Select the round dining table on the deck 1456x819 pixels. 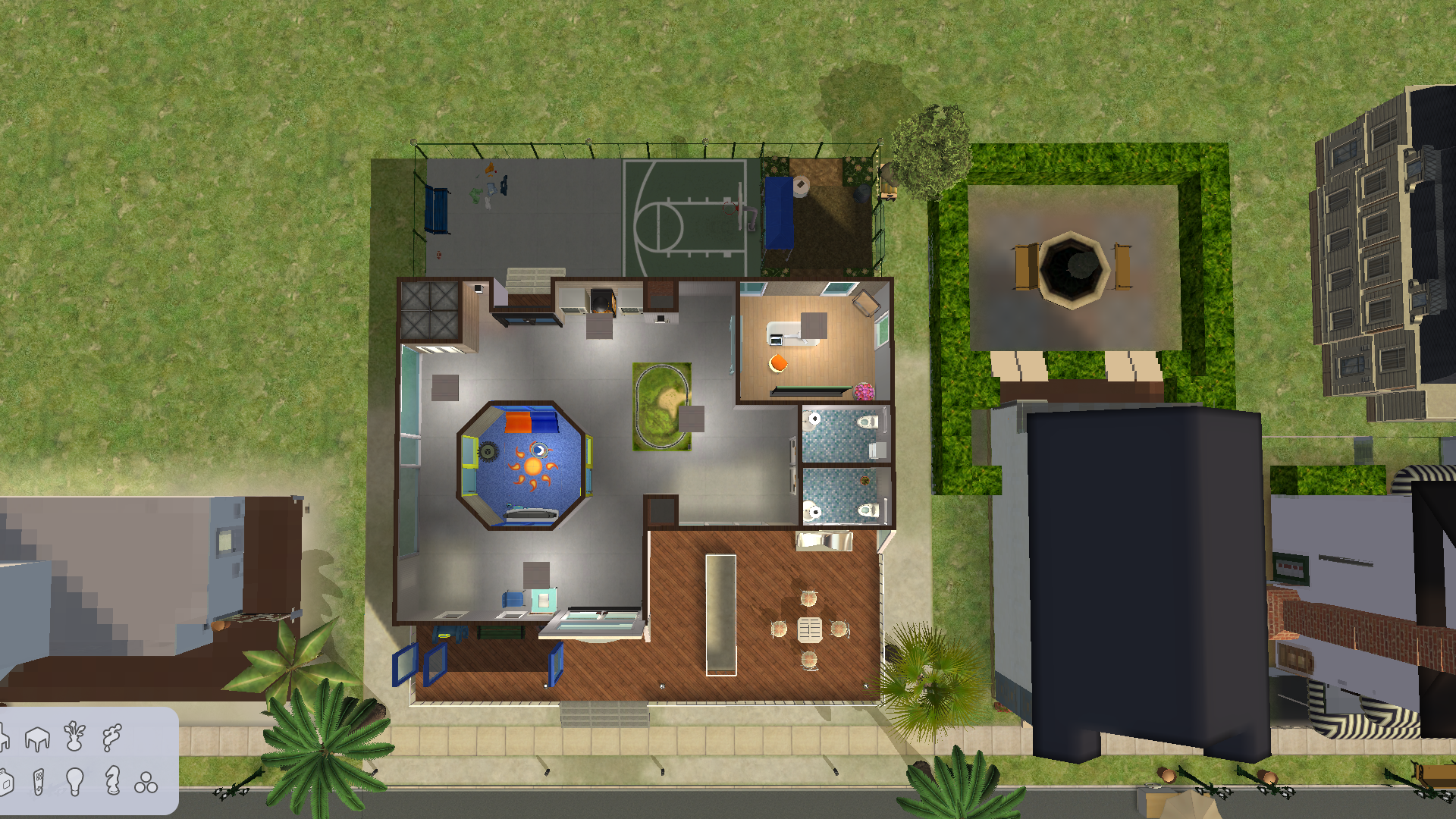click(809, 629)
